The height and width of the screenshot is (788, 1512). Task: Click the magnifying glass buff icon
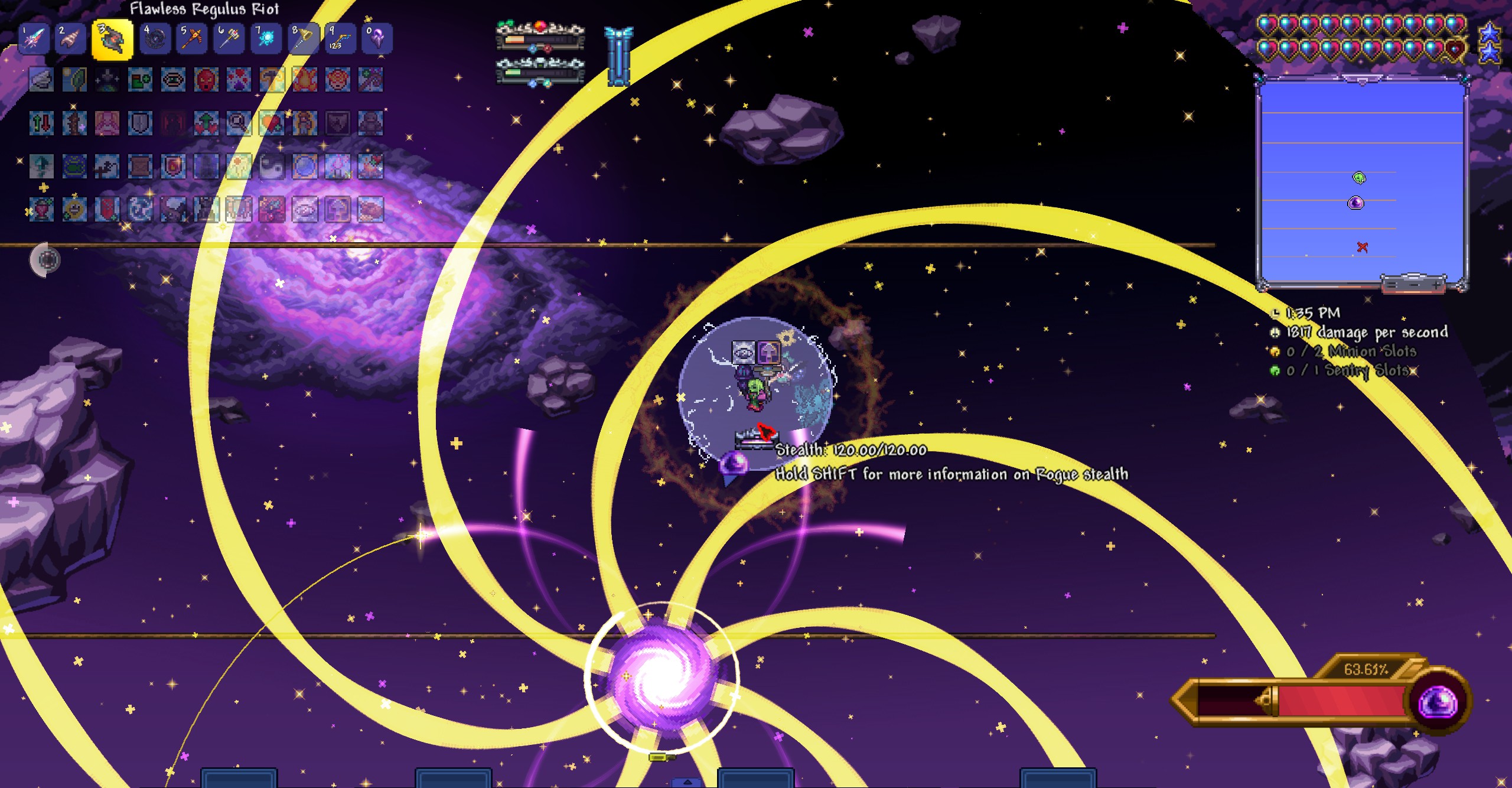[x=239, y=123]
